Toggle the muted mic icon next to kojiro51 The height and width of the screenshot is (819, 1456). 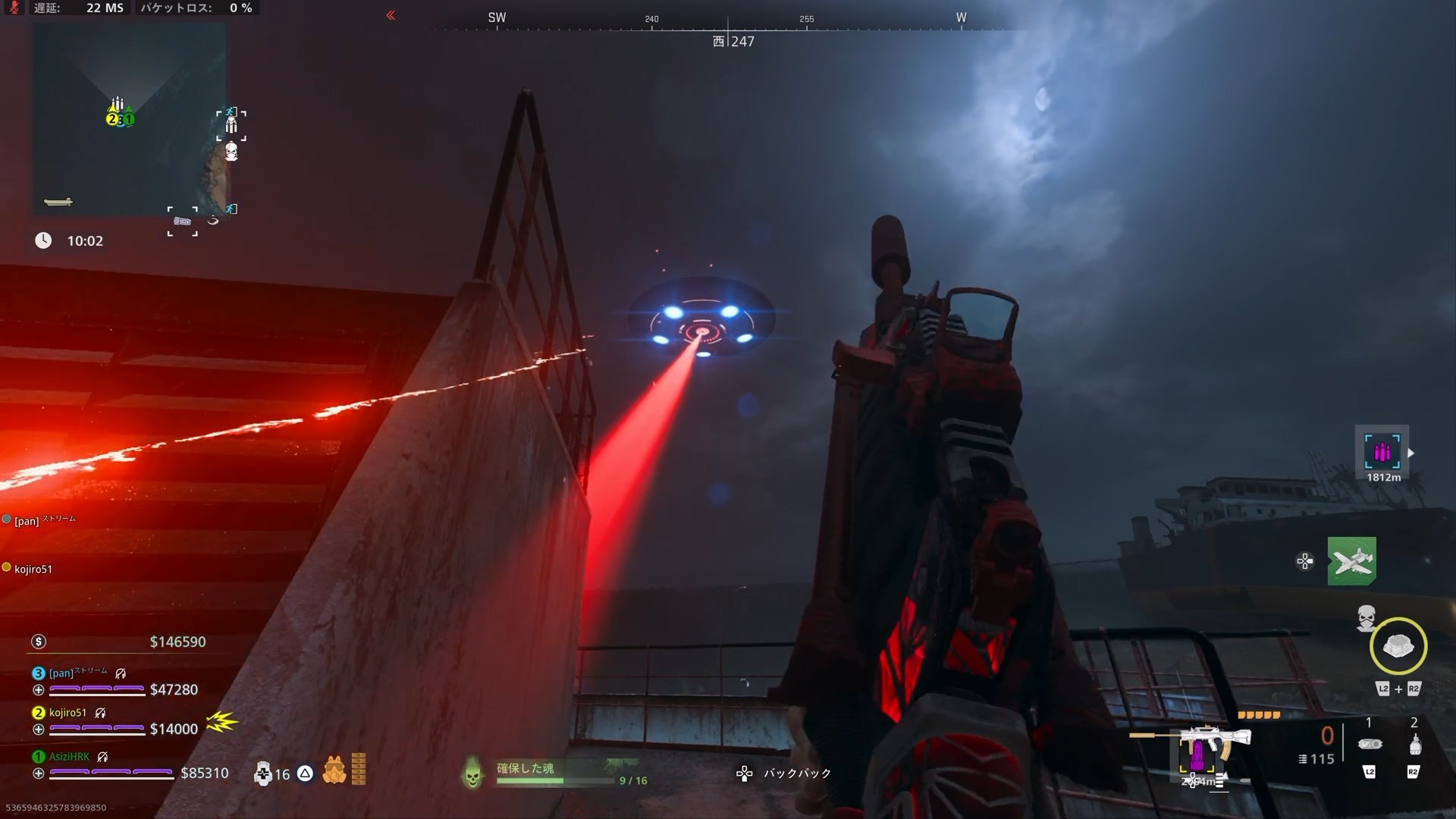(x=101, y=712)
